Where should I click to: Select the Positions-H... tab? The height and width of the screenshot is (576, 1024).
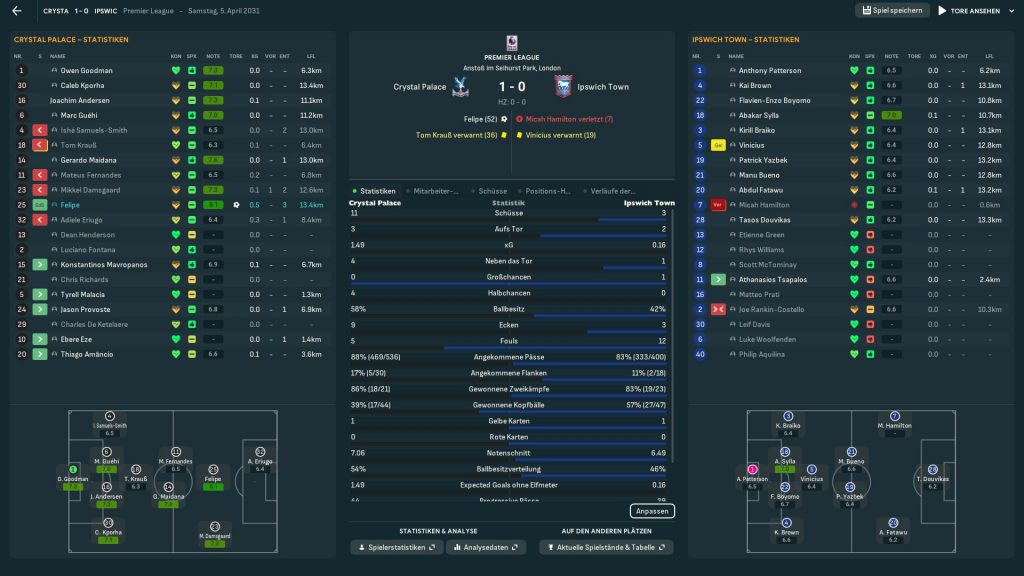point(547,191)
